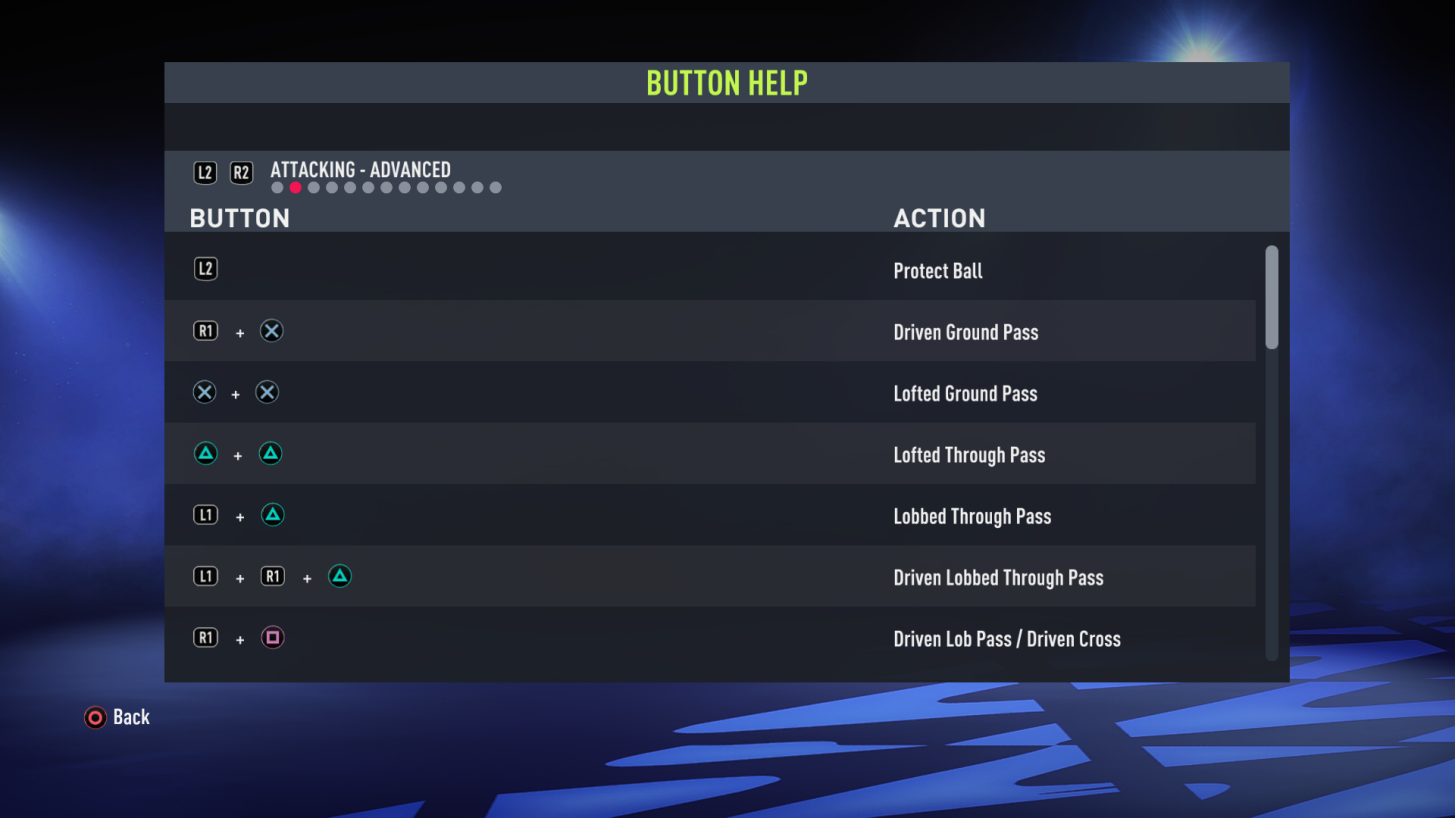This screenshot has width=1455, height=818.
Task: Select the first pagination dot
Action: 276,186
